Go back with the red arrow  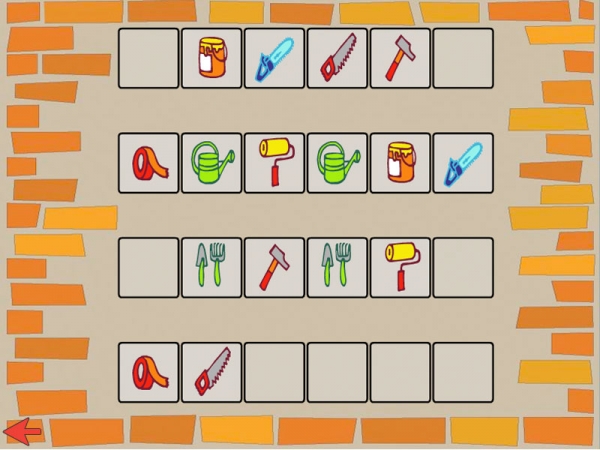[x=22, y=431]
